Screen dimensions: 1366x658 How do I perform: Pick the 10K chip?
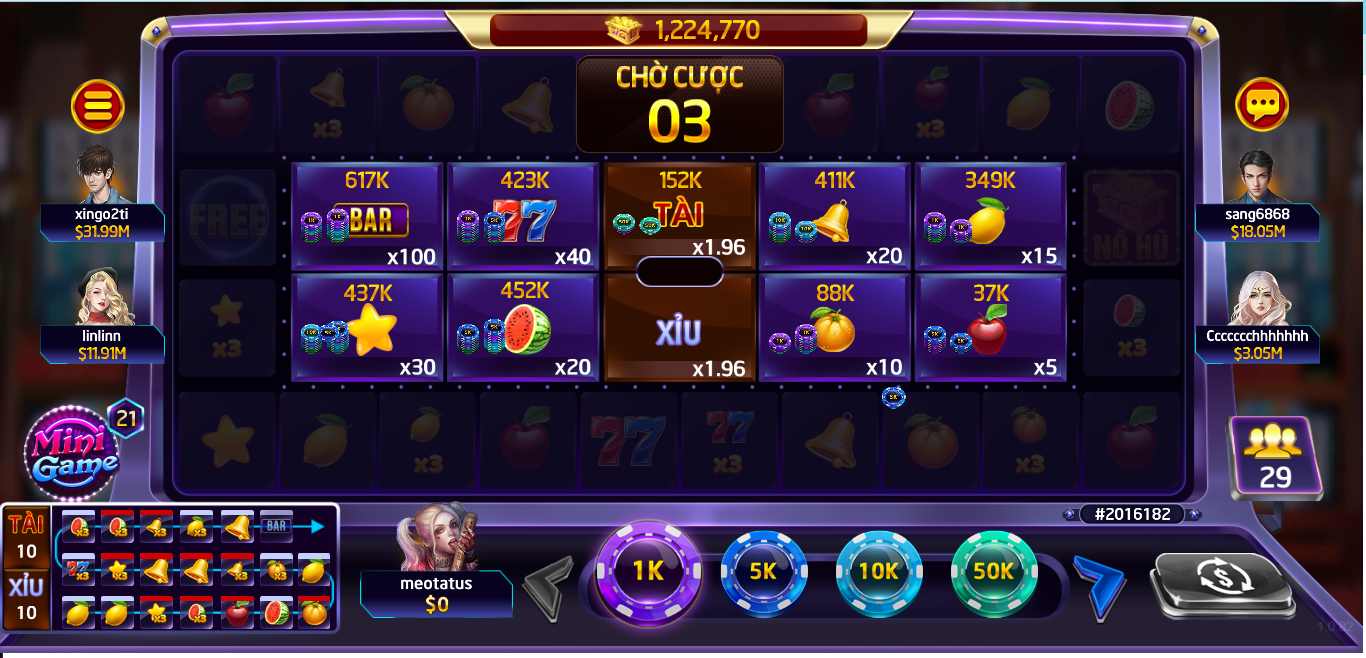click(878, 572)
